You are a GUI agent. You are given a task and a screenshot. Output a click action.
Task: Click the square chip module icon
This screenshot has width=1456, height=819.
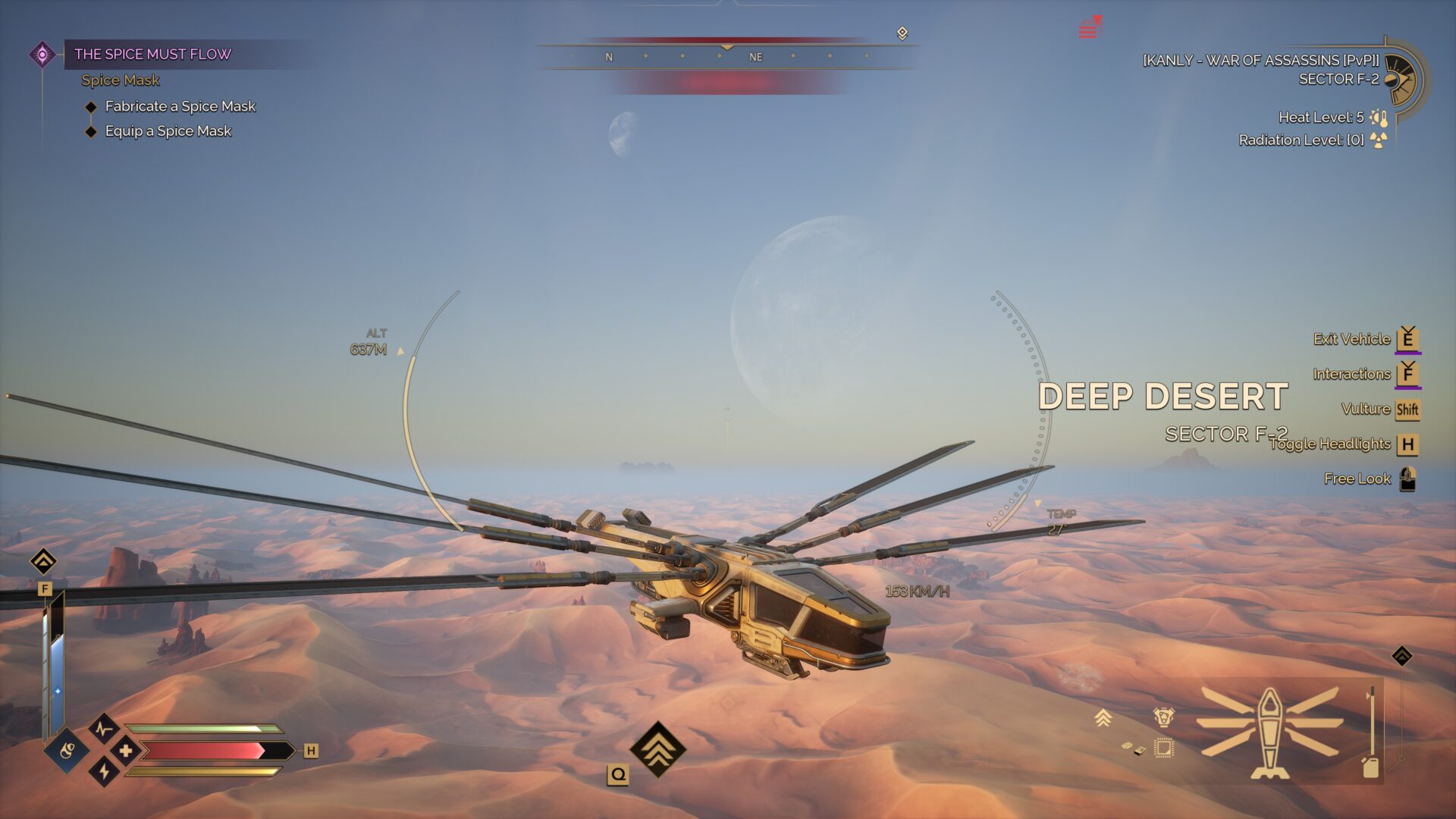[x=1163, y=748]
